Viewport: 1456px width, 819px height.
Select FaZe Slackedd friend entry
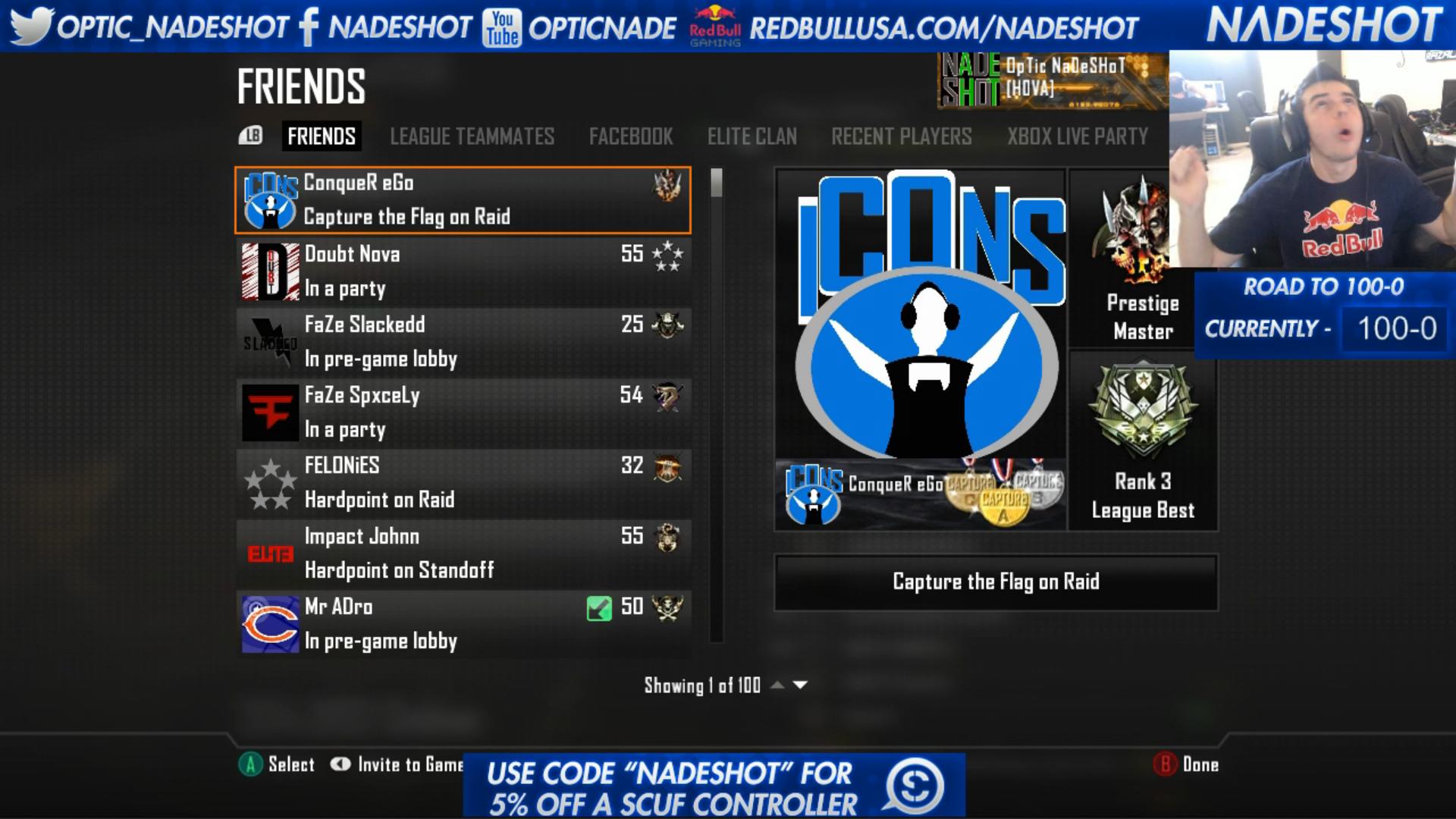pyautogui.click(x=463, y=341)
